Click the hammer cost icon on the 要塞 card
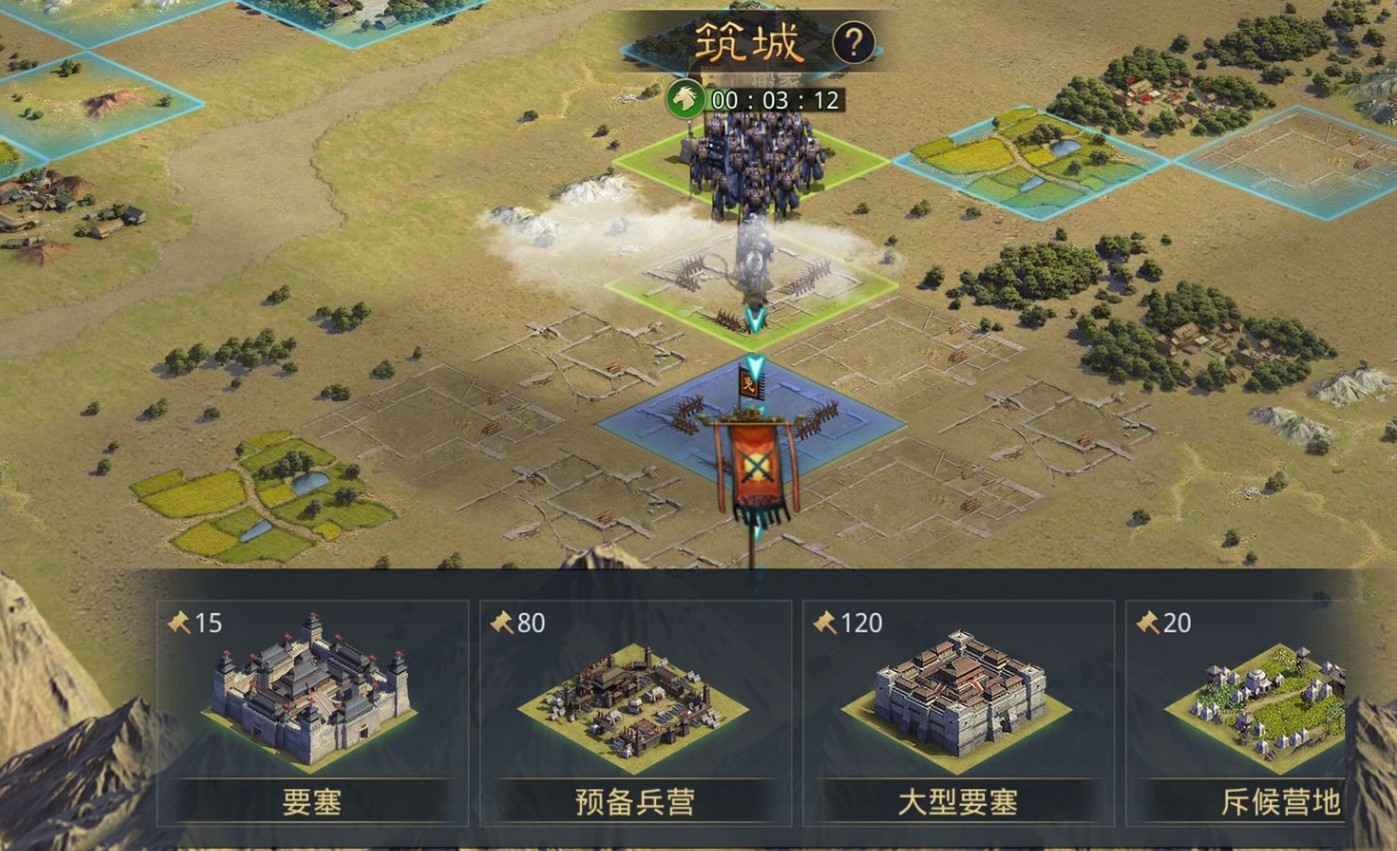Viewport: 1397px width, 851px height. point(180,623)
